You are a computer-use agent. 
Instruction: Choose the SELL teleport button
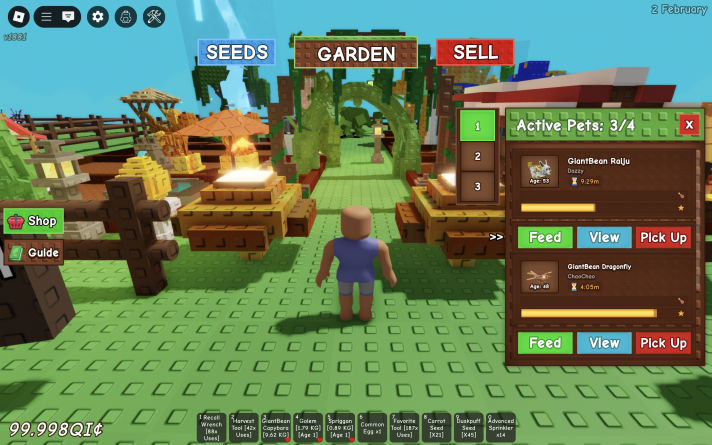tap(474, 52)
